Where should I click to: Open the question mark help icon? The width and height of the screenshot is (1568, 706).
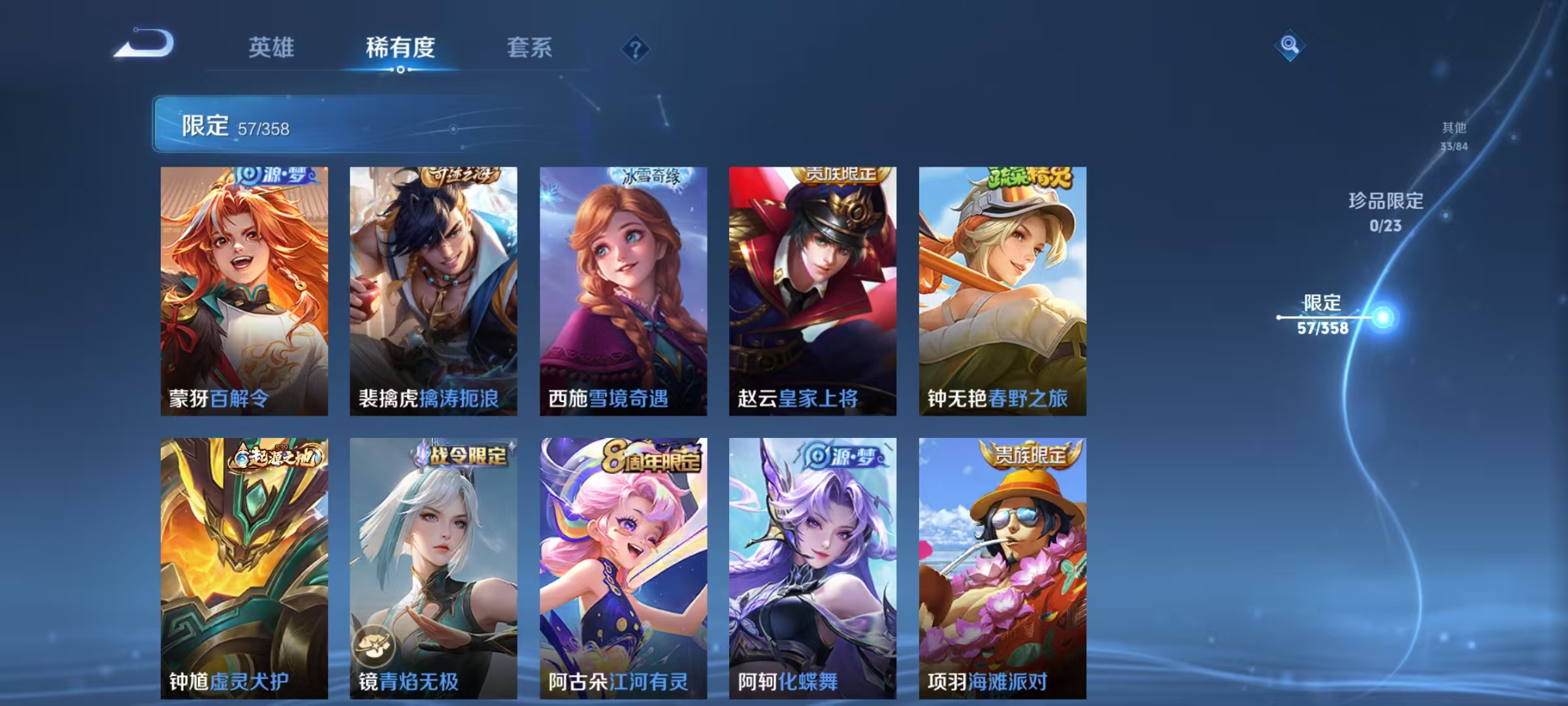(636, 47)
